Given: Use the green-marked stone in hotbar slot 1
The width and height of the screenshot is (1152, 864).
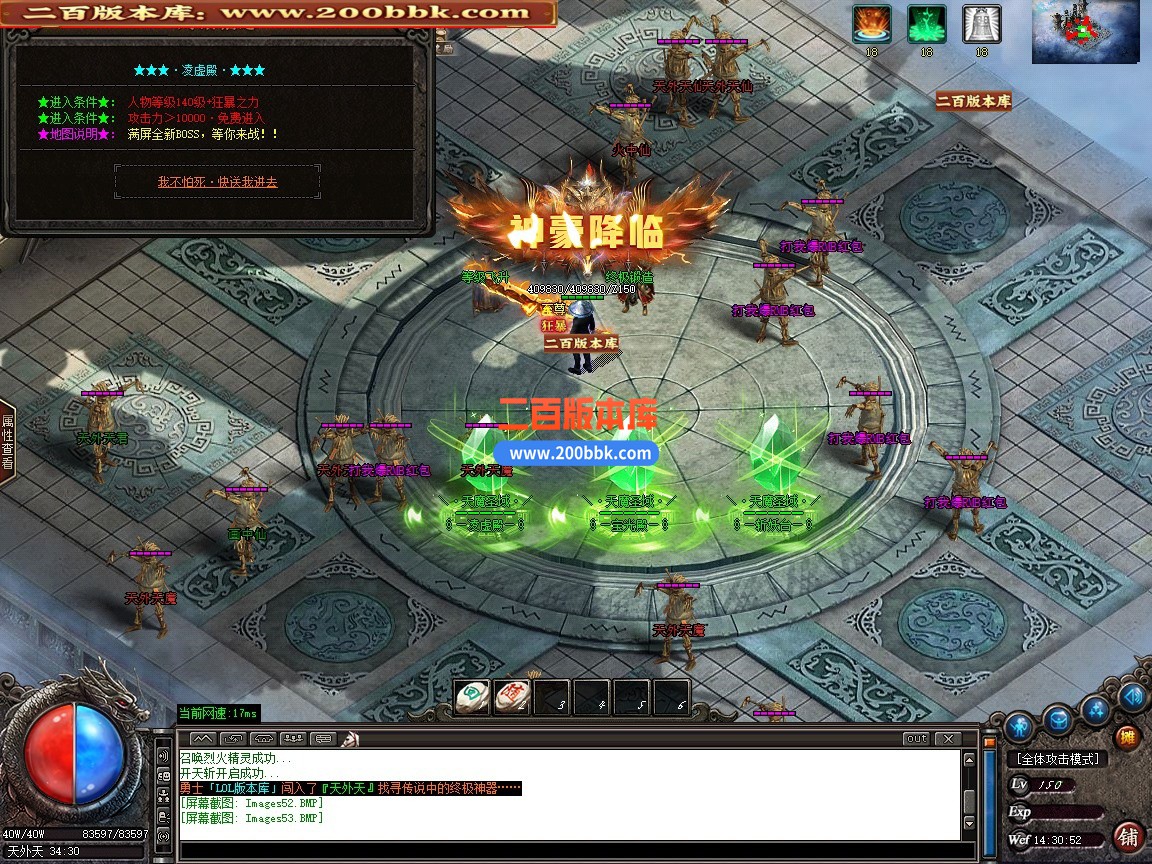Looking at the screenshot, I should (x=472, y=697).
